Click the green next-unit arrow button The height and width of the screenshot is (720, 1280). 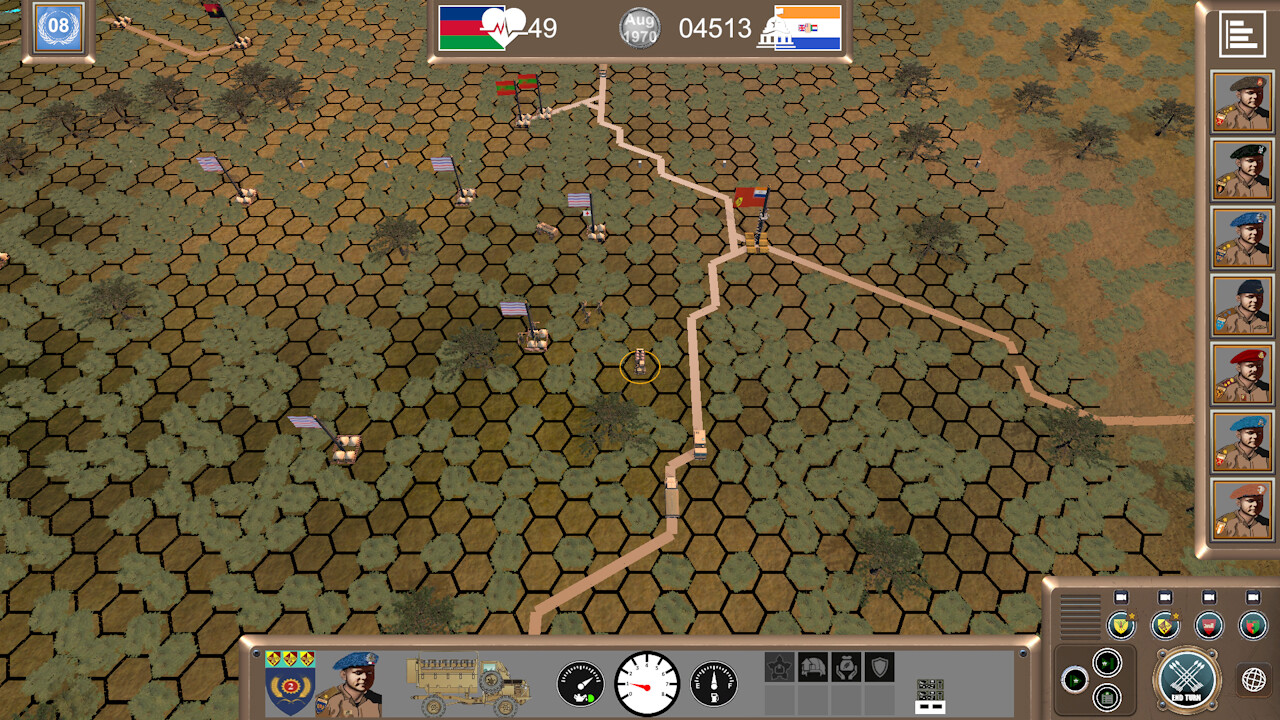(1075, 679)
